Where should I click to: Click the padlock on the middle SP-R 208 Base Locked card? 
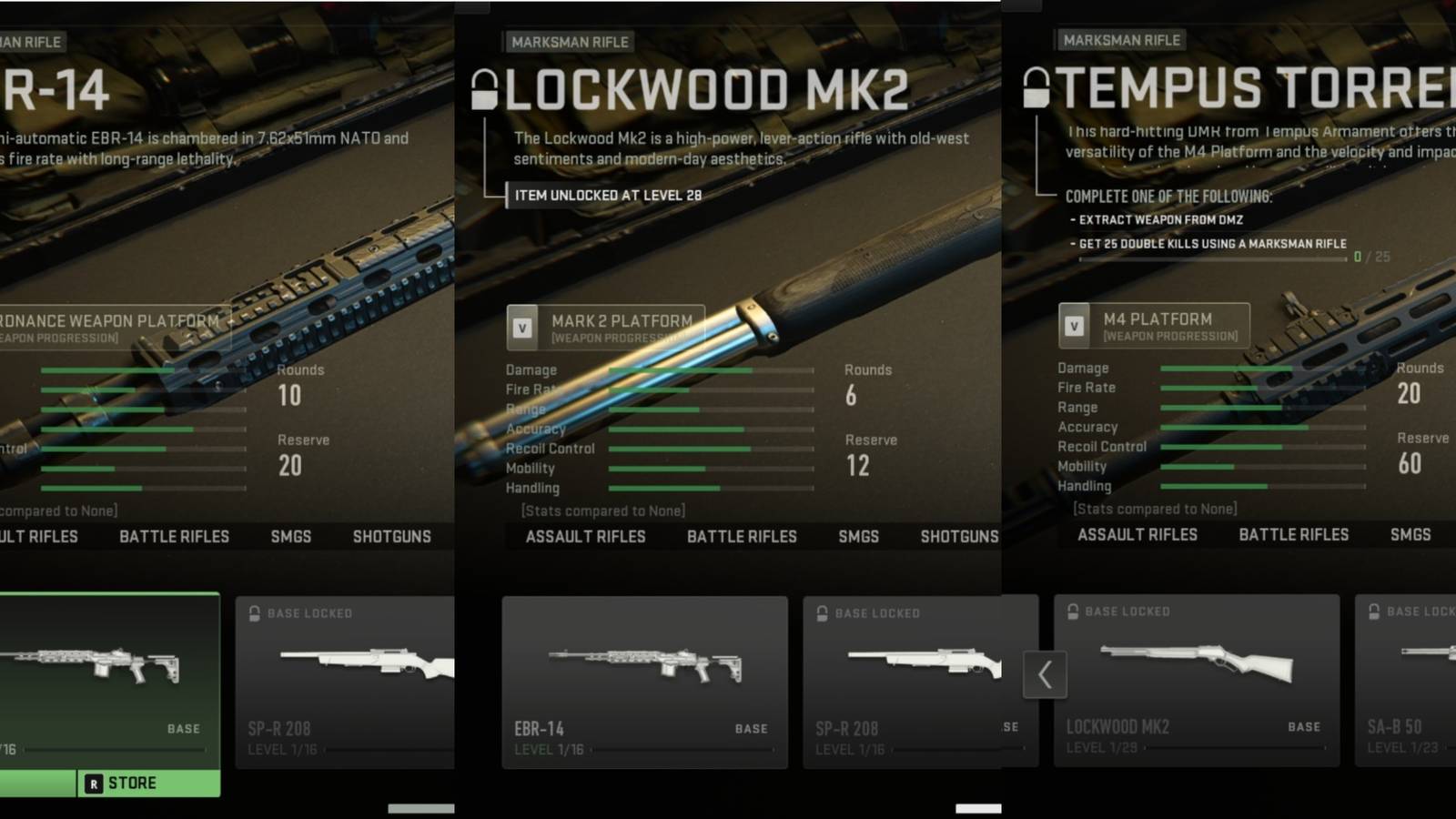823,612
